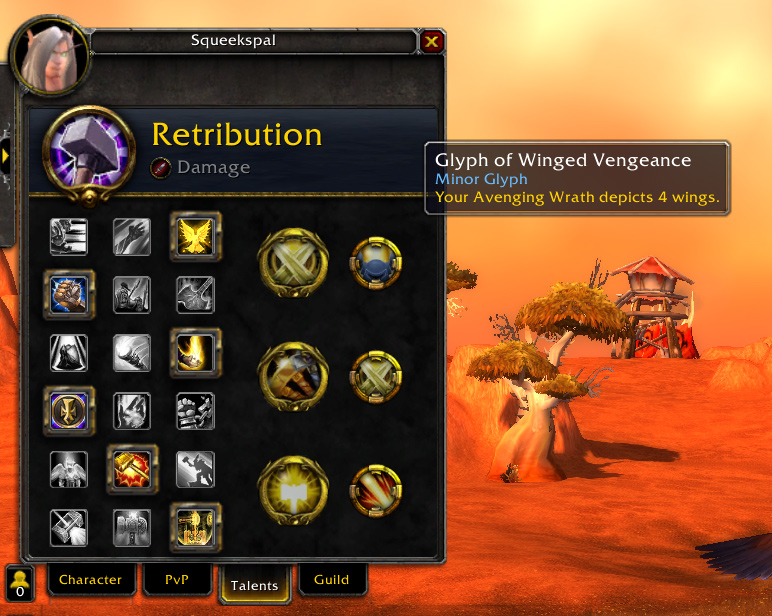The image size is (772, 616).
Task: Click the golden figure icon beside Character tab
Action: (19, 582)
